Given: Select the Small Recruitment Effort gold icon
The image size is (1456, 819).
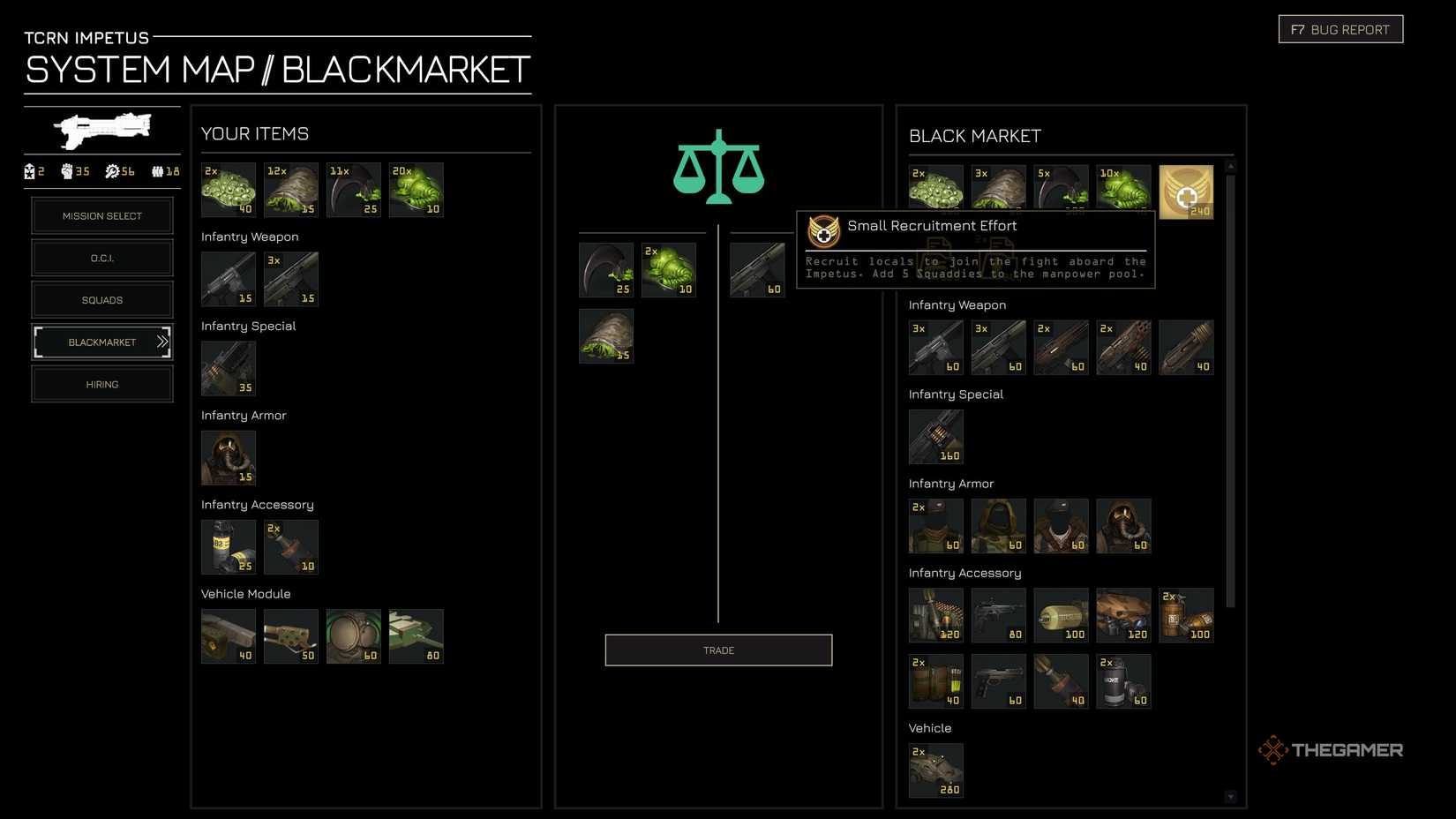Looking at the screenshot, I should tap(1187, 190).
